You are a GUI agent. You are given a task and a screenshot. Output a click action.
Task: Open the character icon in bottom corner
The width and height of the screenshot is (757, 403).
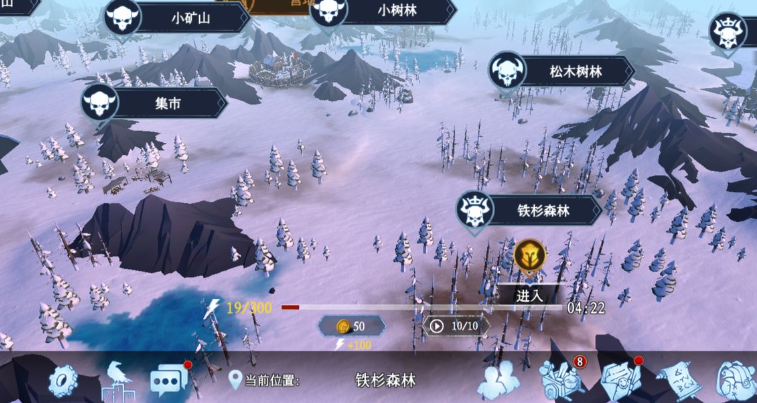tap(736, 381)
